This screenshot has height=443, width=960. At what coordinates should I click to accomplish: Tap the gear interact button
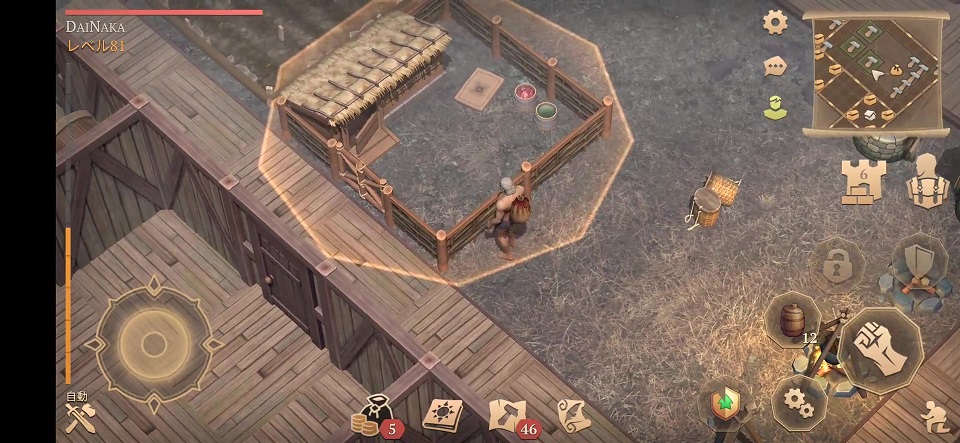point(798,402)
